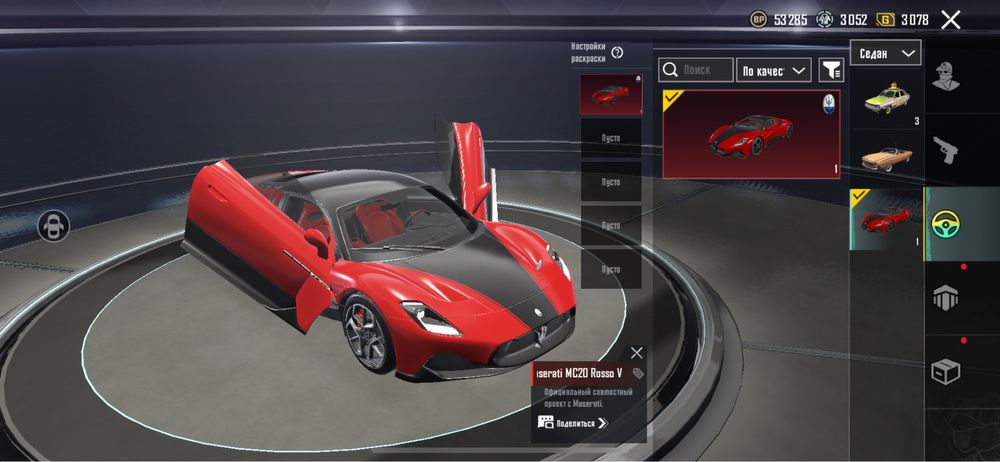
Task: Close the Maserati MC20 Rosso info panel
Action: pyautogui.click(x=637, y=352)
